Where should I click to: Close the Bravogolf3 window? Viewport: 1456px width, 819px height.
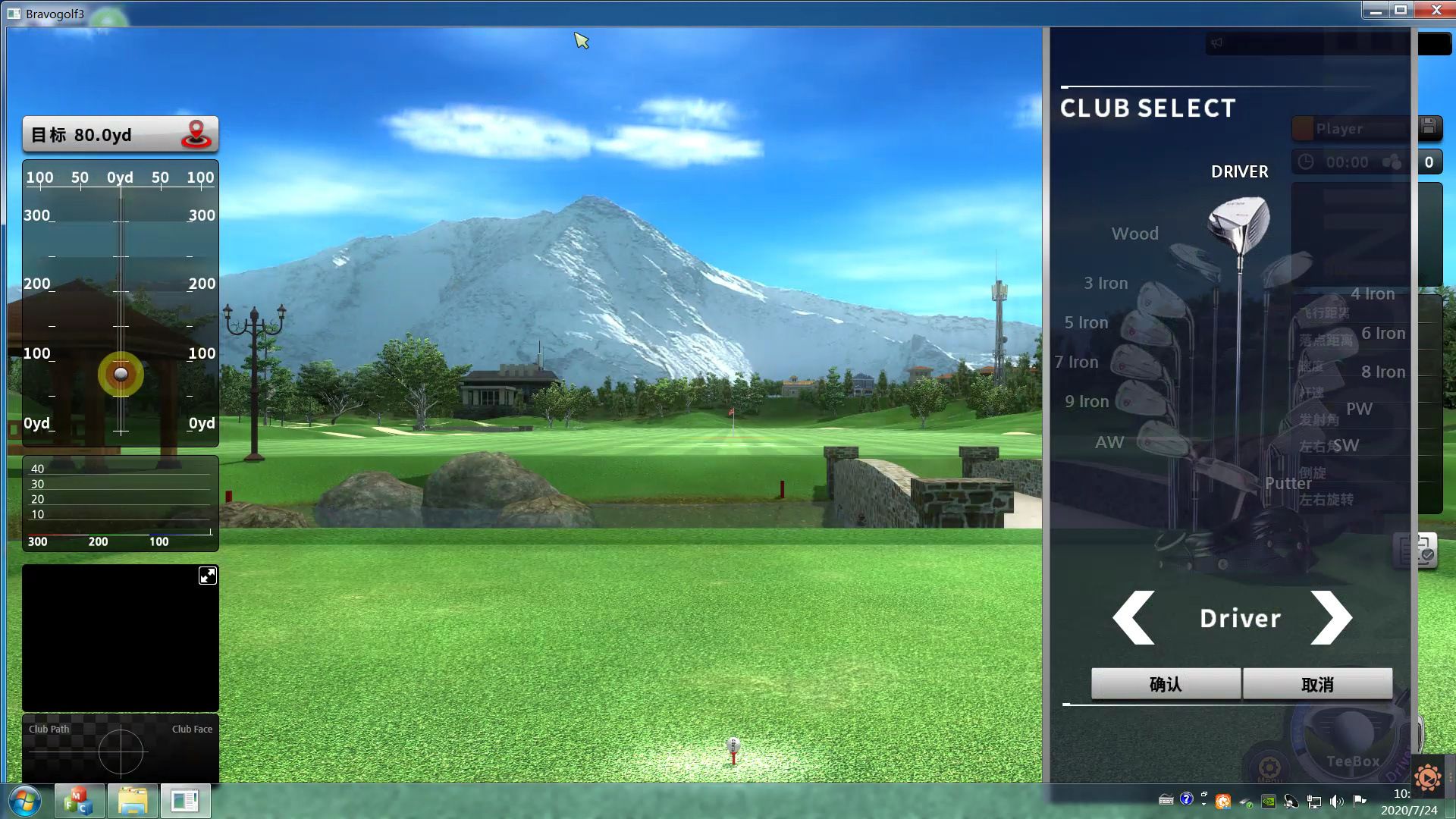[1436, 10]
